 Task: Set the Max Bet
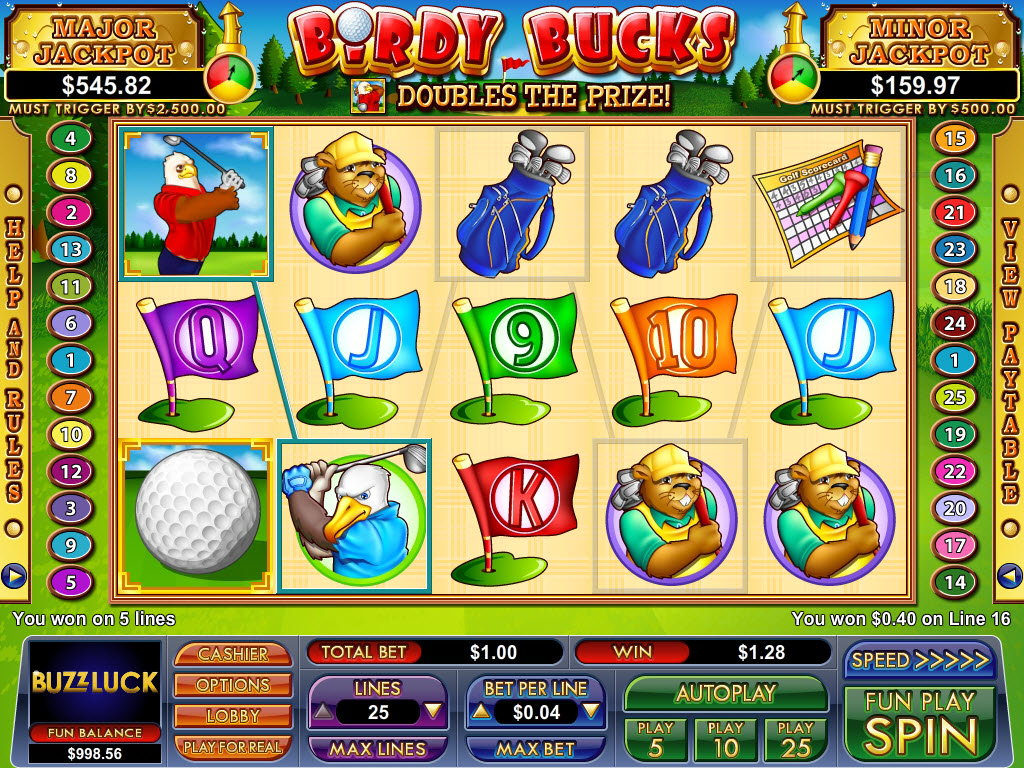pos(535,748)
